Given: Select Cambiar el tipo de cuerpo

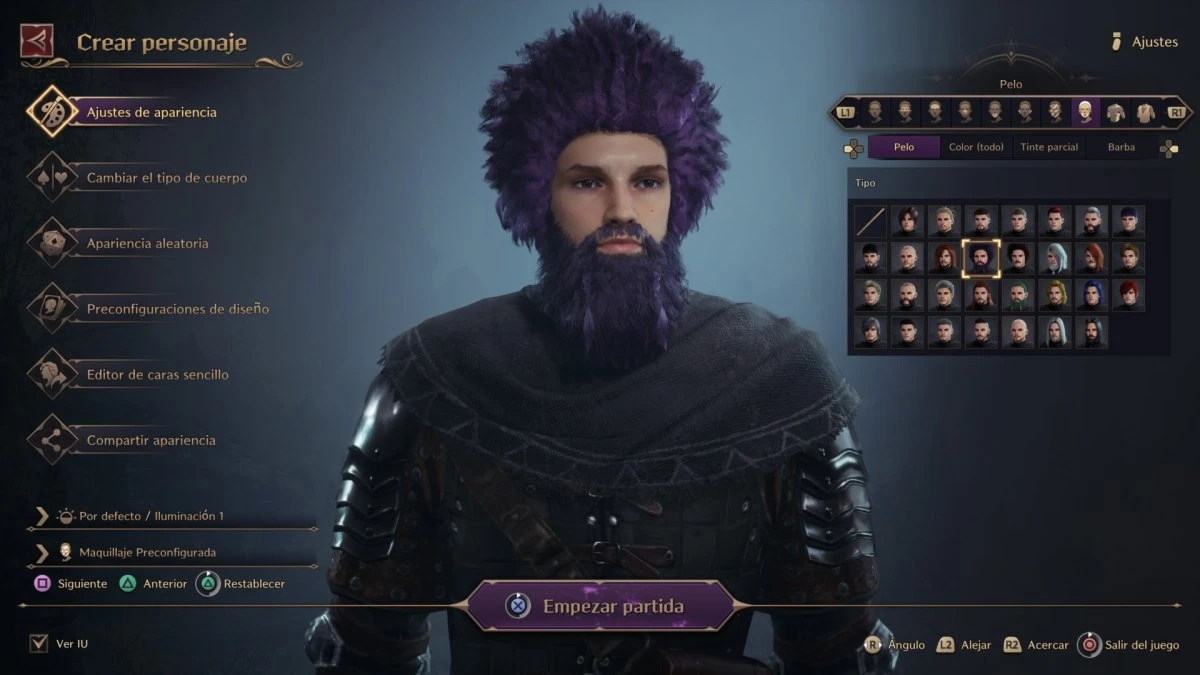Looking at the screenshot, I should (x=166, y=178).
